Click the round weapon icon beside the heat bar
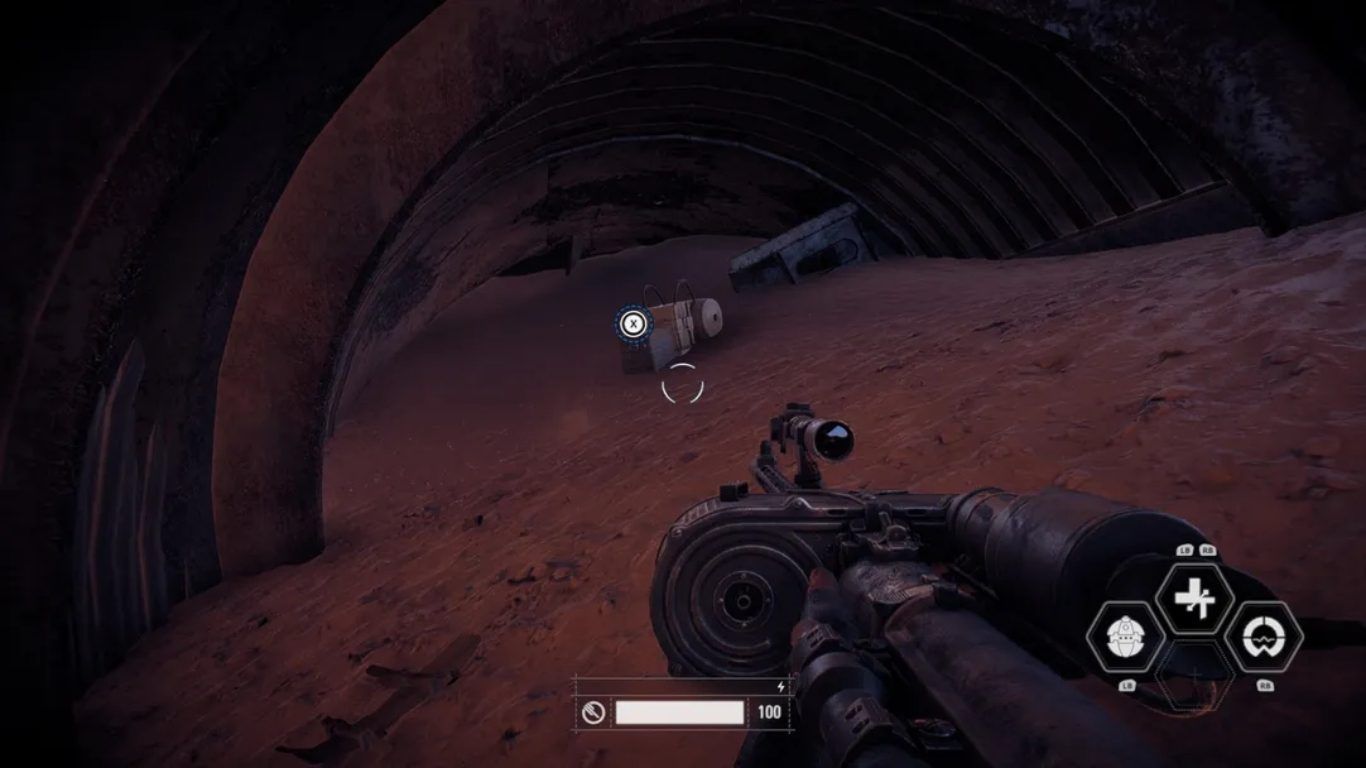The height and width of the screenshot is (768, 1366). [594, 712]
